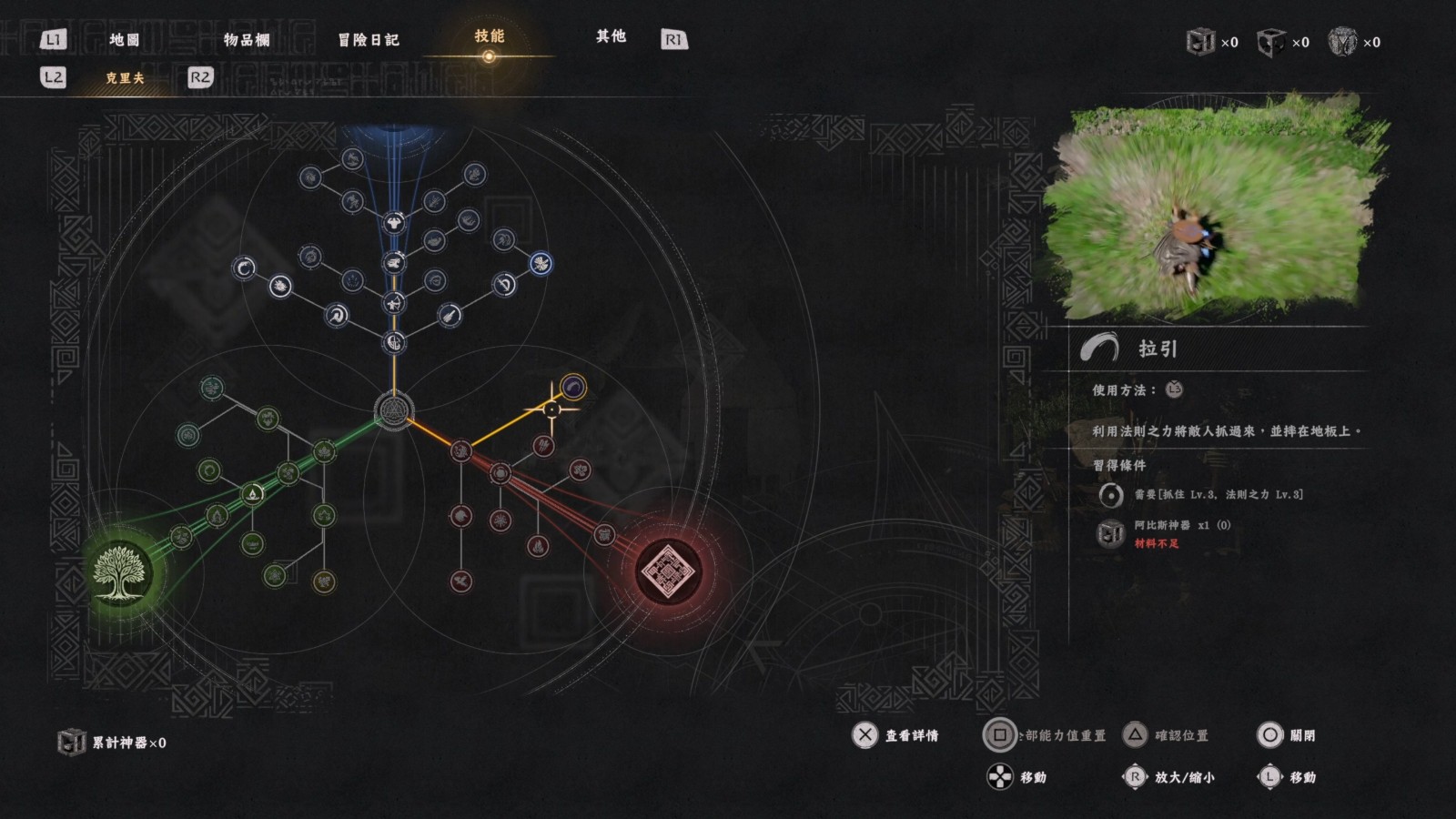Select the green node with white ring

pyautogui.click(x=253, y=493)
